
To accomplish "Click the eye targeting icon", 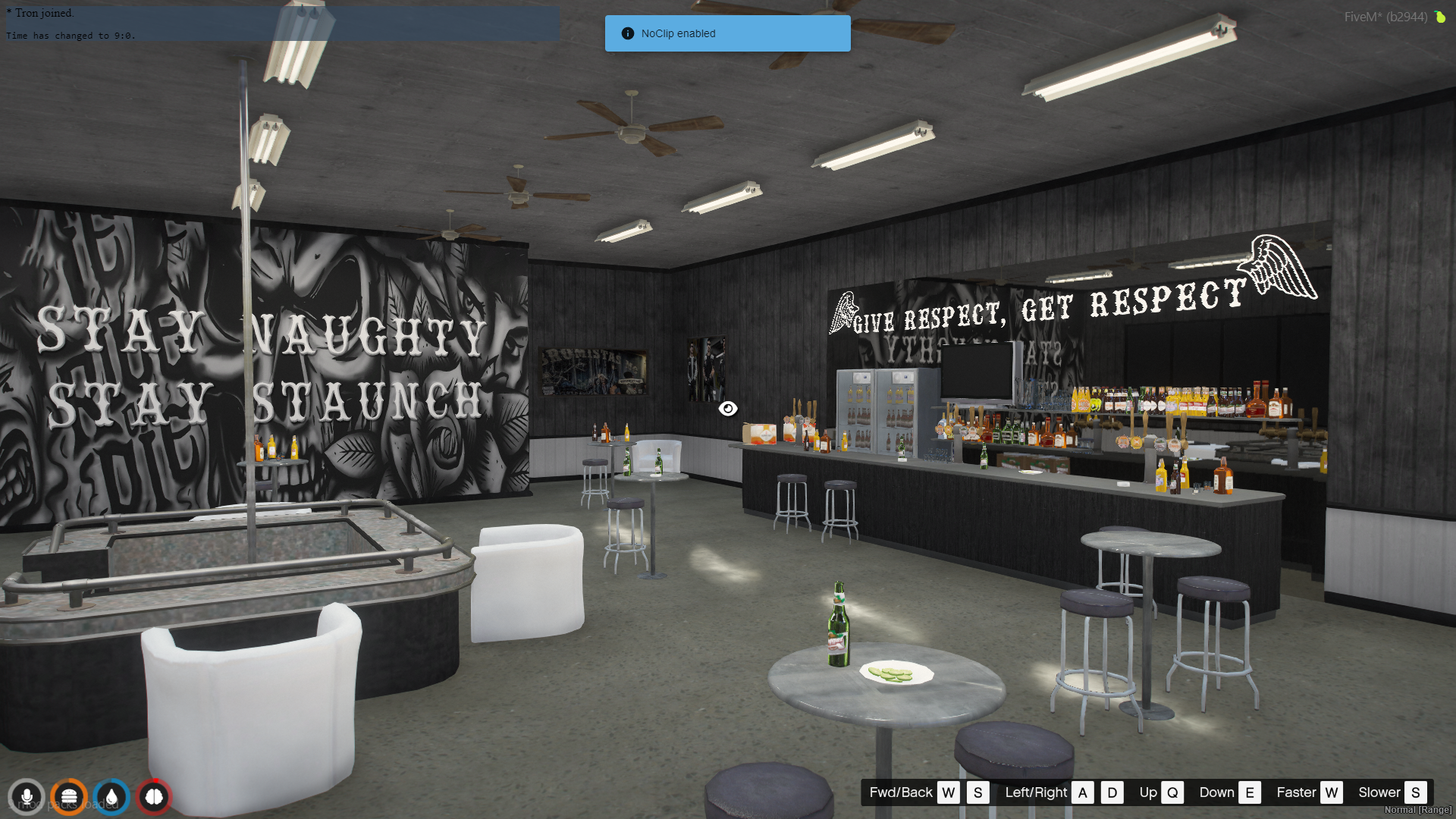I will (x=728, y=409).
